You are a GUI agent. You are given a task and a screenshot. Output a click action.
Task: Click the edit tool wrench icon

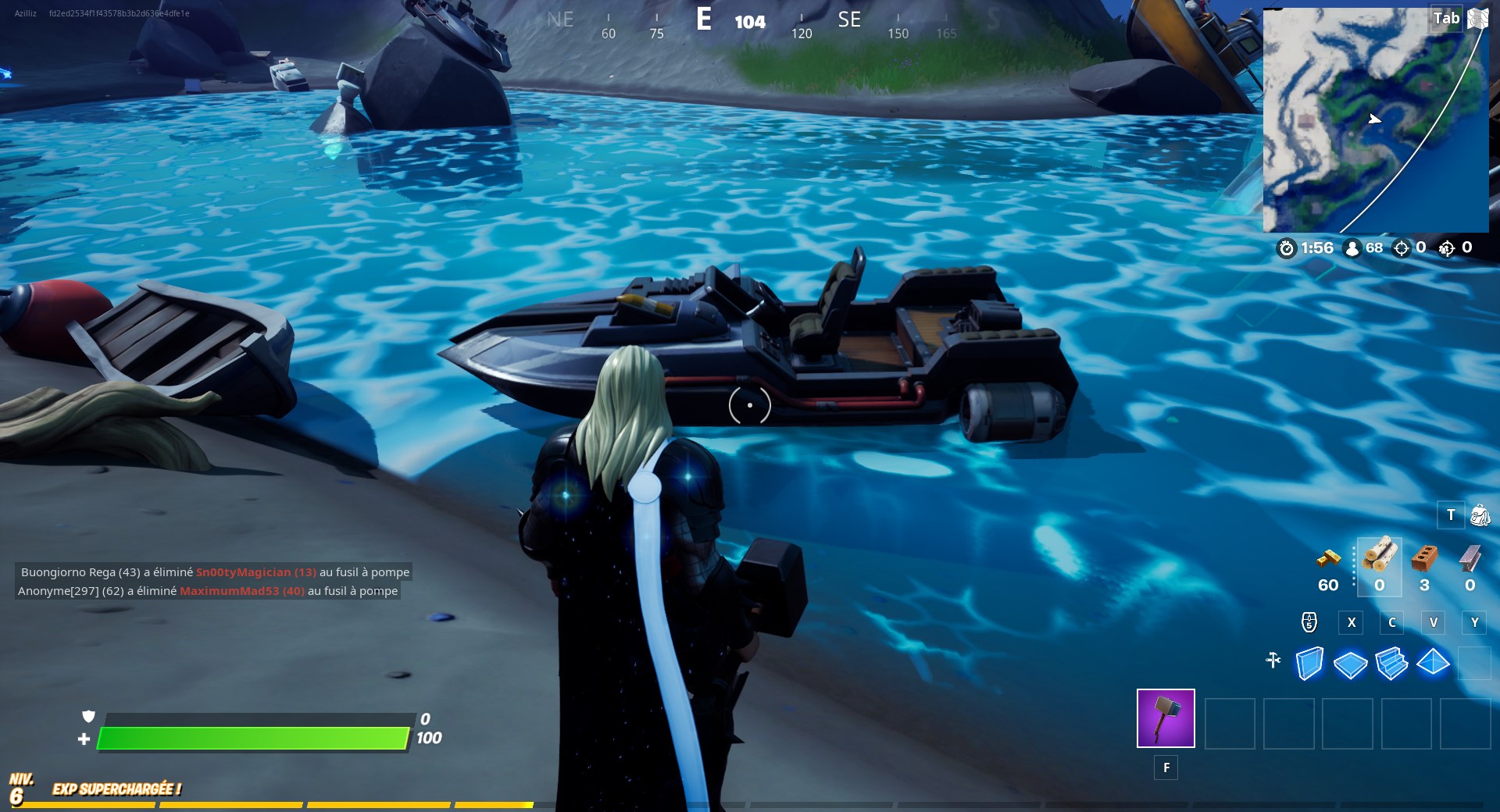pyautogui.click(x=1273, y=661)
